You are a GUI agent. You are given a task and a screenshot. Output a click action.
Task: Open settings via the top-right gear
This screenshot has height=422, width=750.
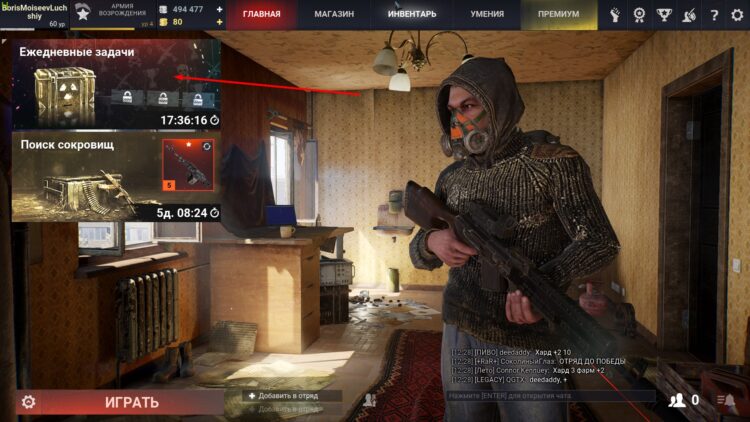[x=737, y=15]
